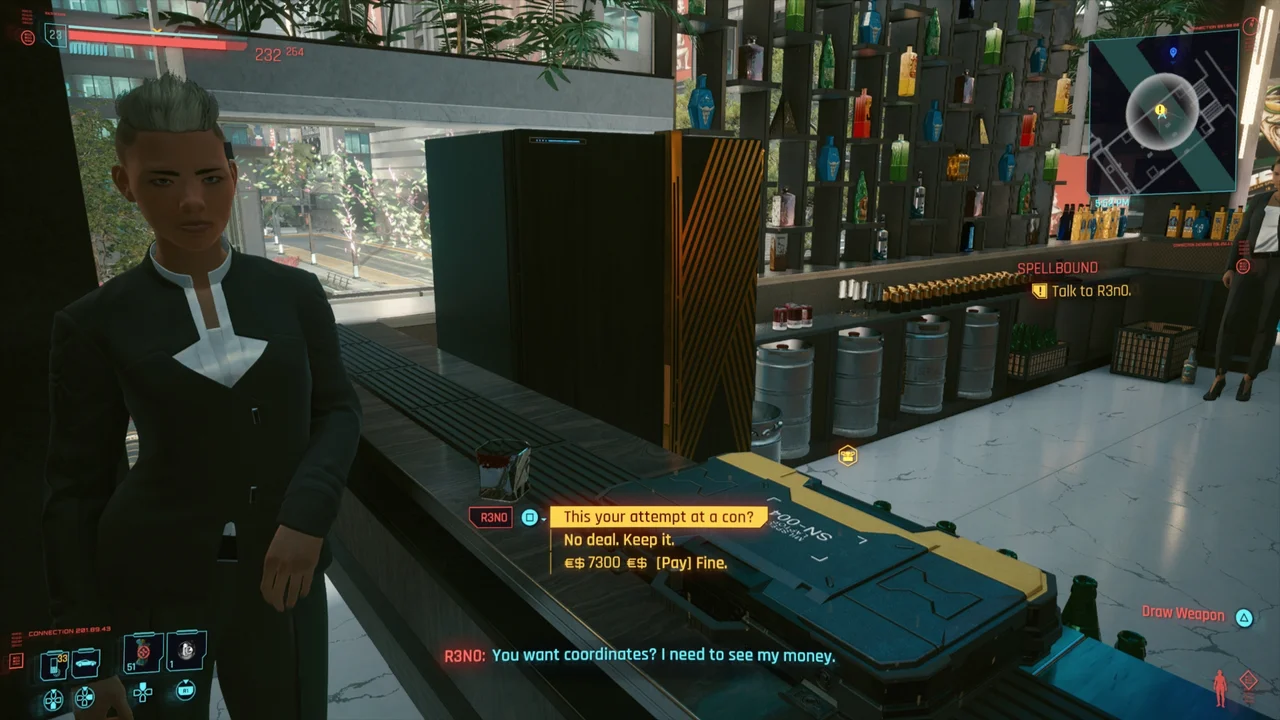Select the grenade quick slot showing 51
This screenshot has width=1280, height=720.
tap(141, 653)
